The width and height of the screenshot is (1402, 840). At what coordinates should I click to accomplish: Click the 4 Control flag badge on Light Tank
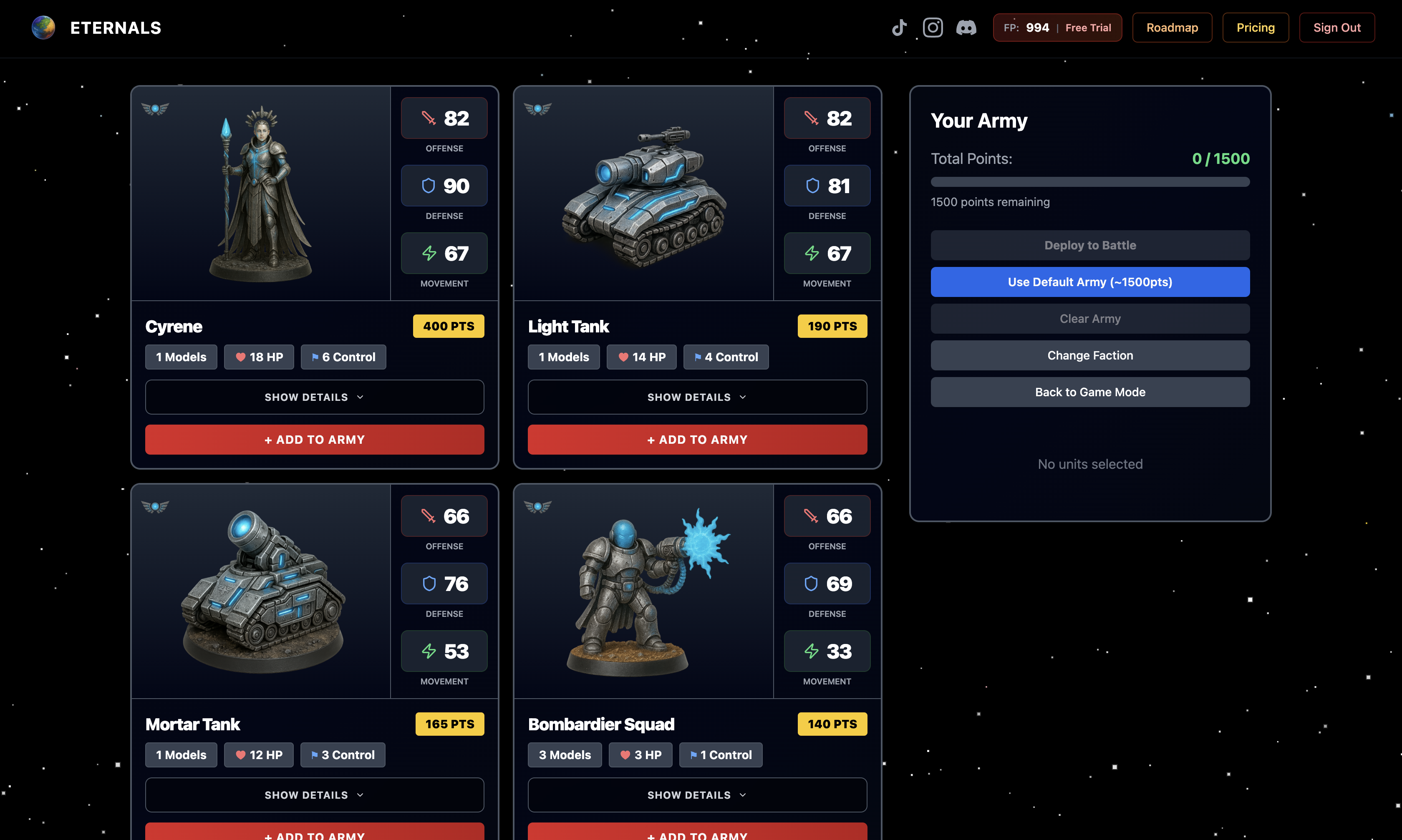coord(726,357)
